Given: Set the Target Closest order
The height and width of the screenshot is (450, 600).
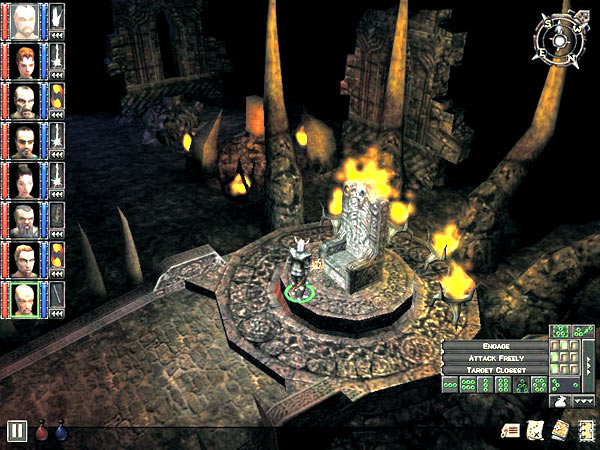Looking at the screenshot, I should point(496,370).
